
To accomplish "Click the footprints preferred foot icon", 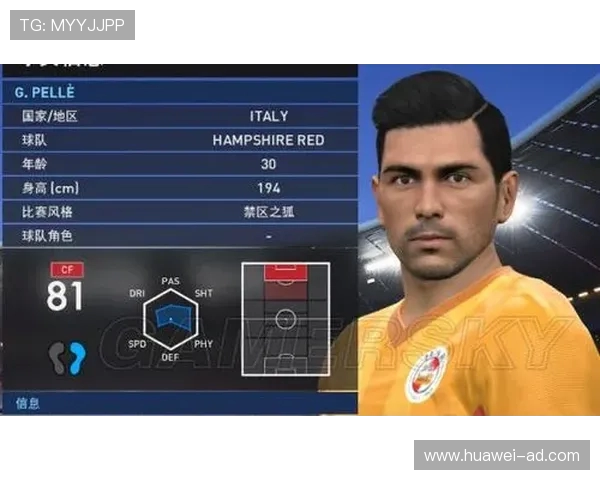I will click(68, 357).
